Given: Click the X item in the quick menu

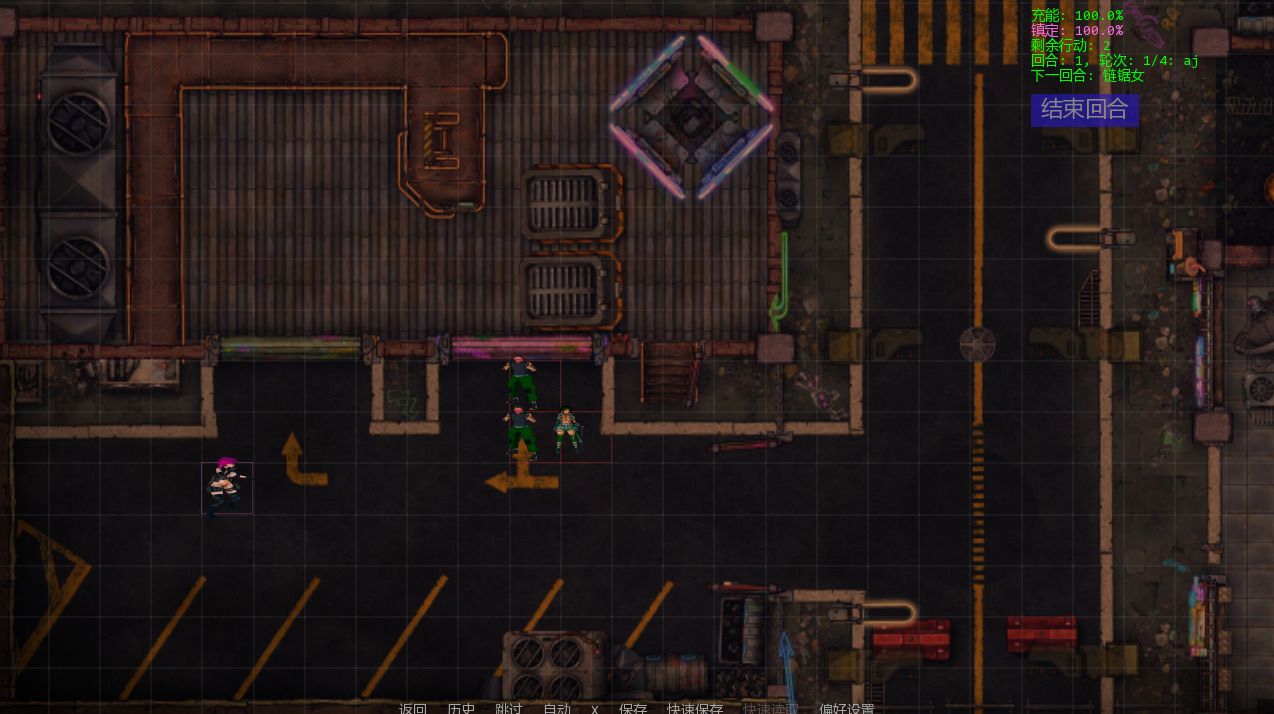Looking at the screenshot, I should 594,708.
